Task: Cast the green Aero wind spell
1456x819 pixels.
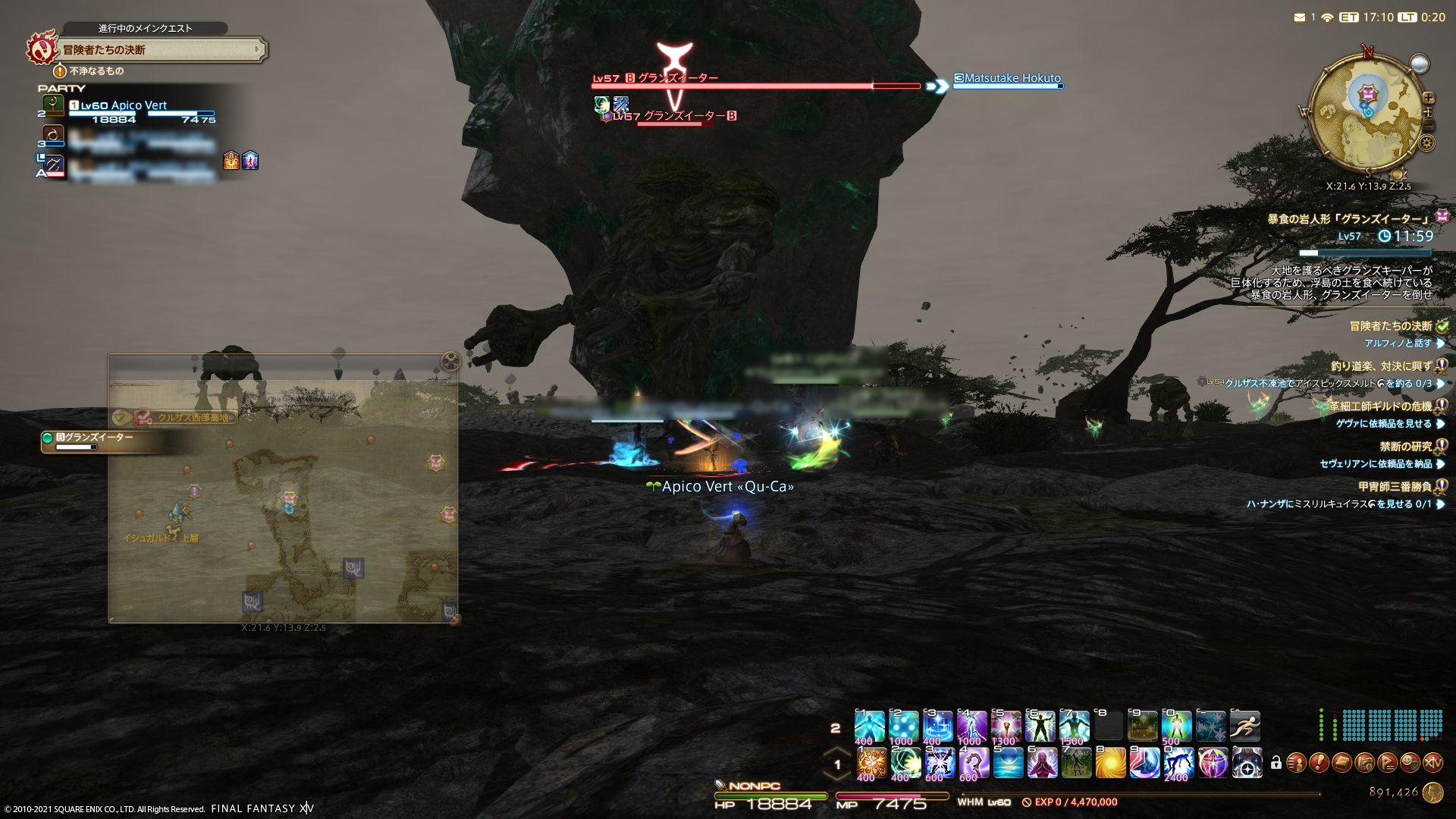Action: click(x=905, y=763)
